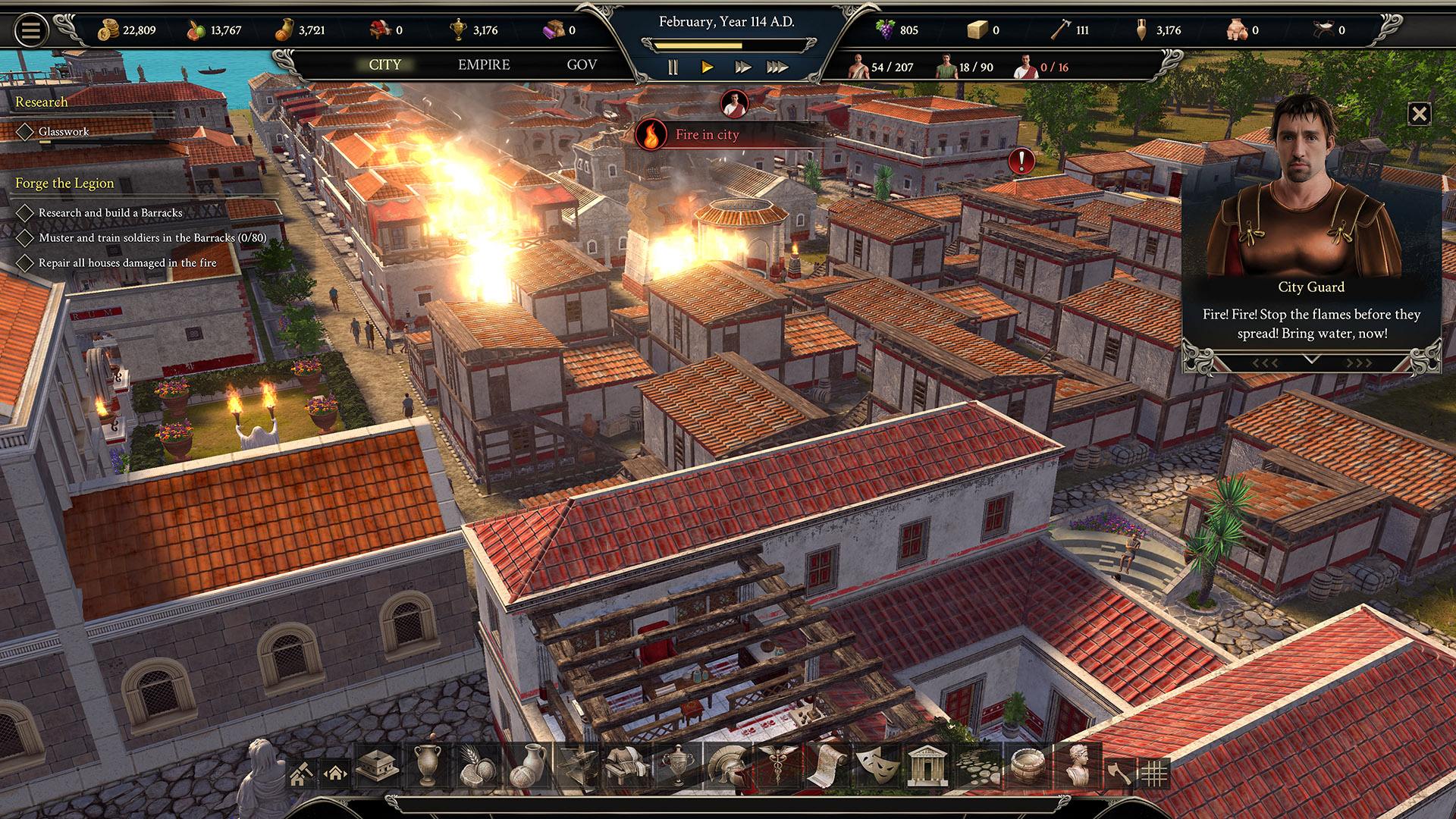Switch to the EMPIRE tab
The width and height of the screenshot is (1456, 819).
483,65
